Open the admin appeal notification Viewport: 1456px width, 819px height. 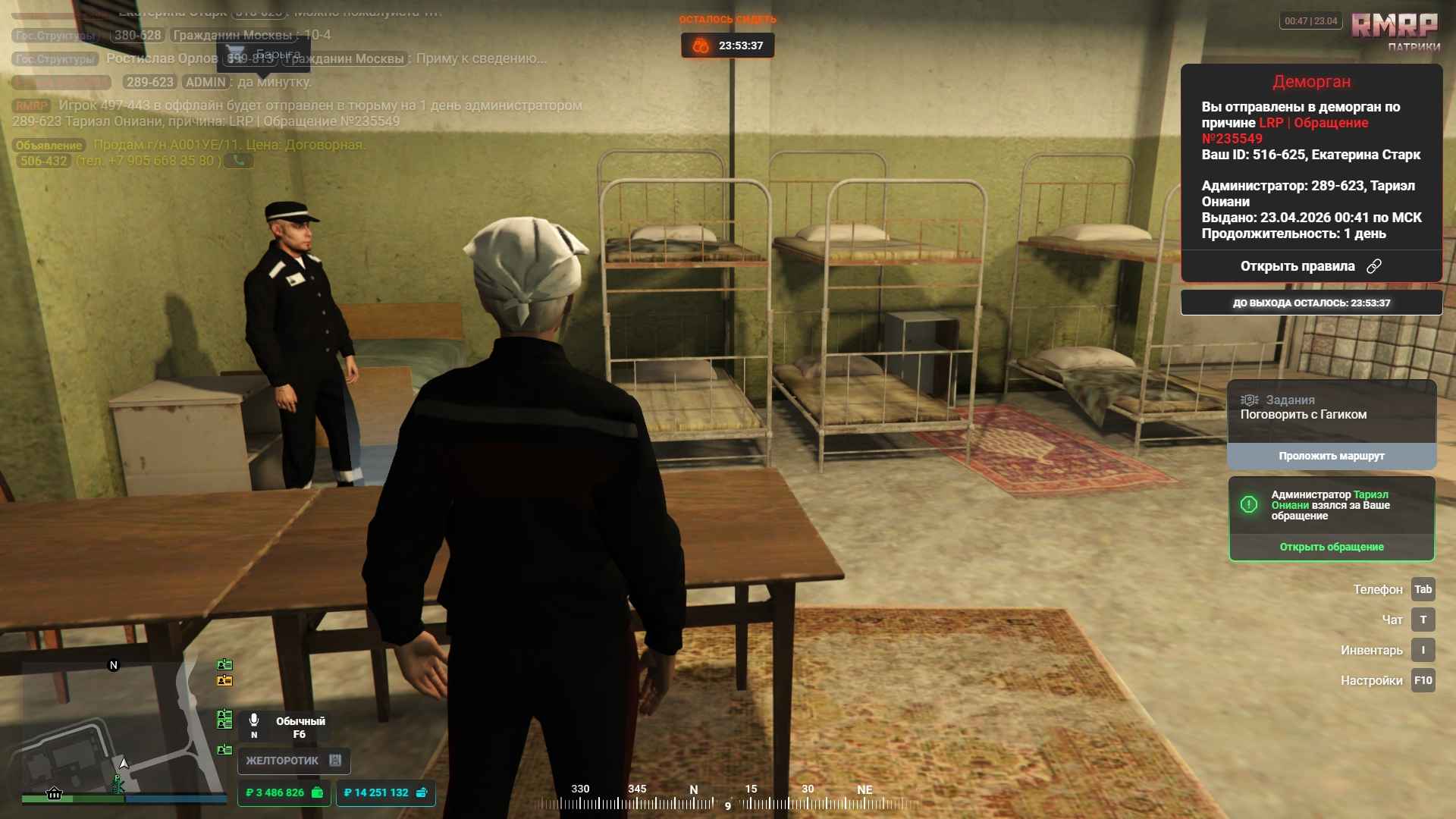pos(1331,547)
